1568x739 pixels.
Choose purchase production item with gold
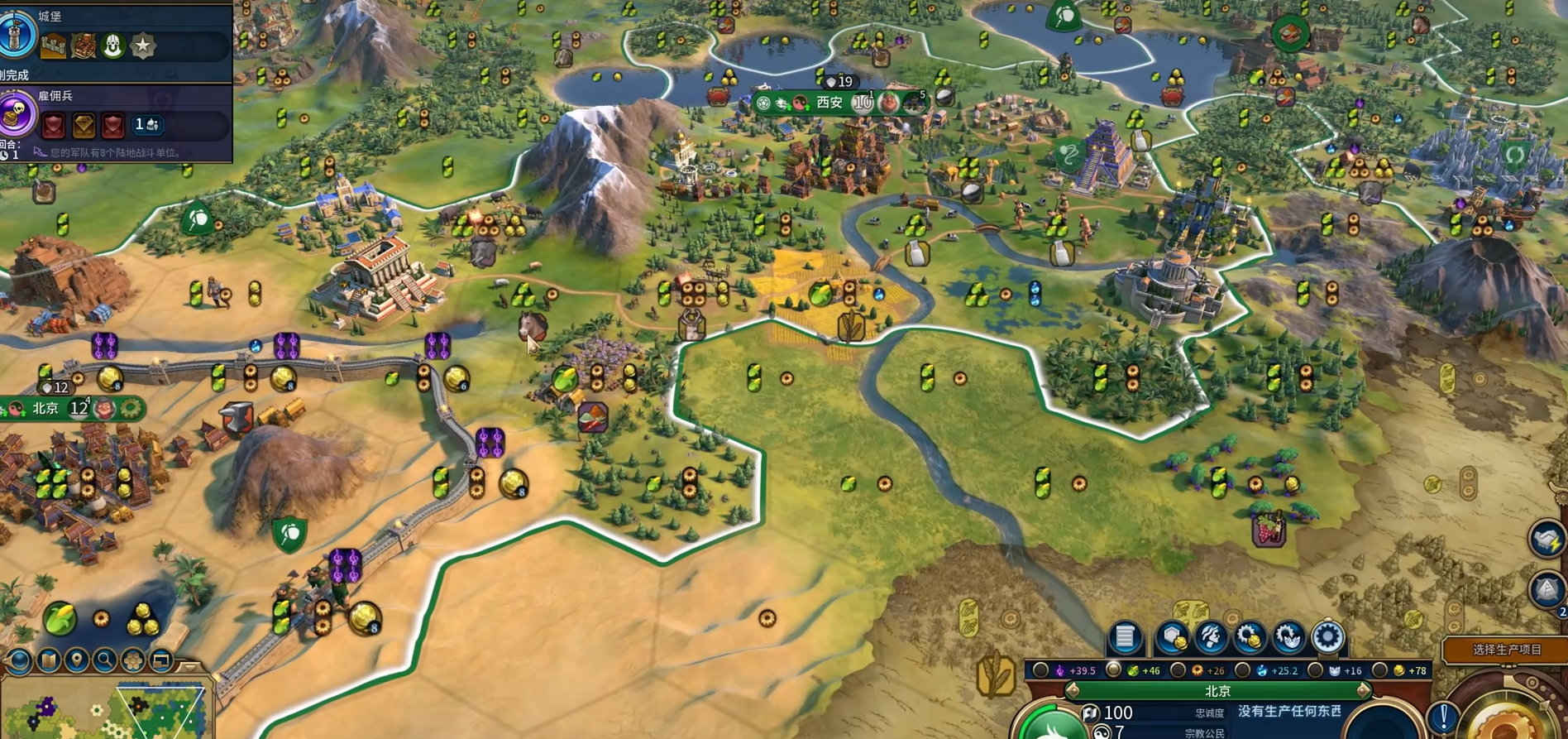1250,637
